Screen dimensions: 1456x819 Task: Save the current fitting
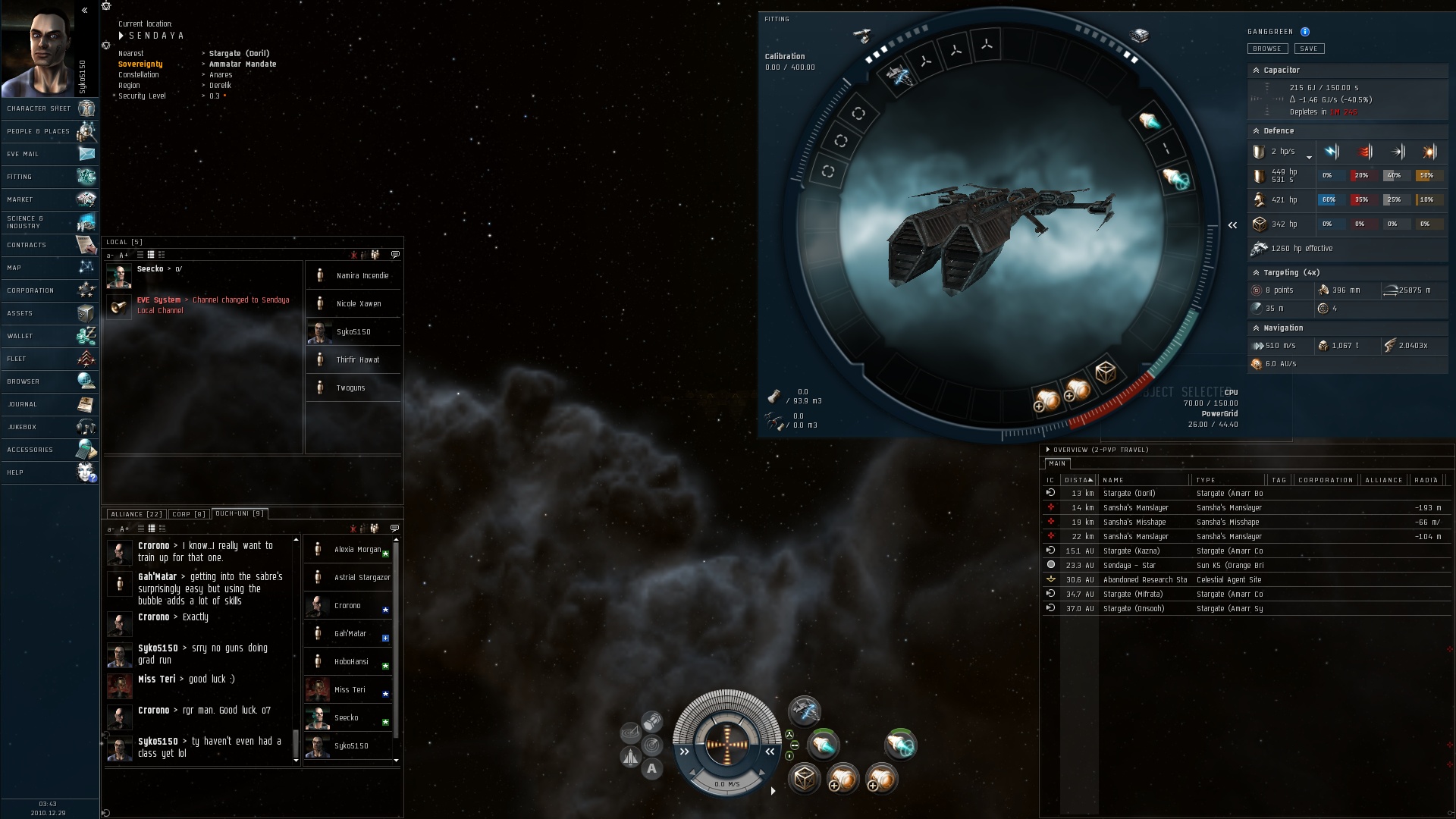(x=1309, y=49)
